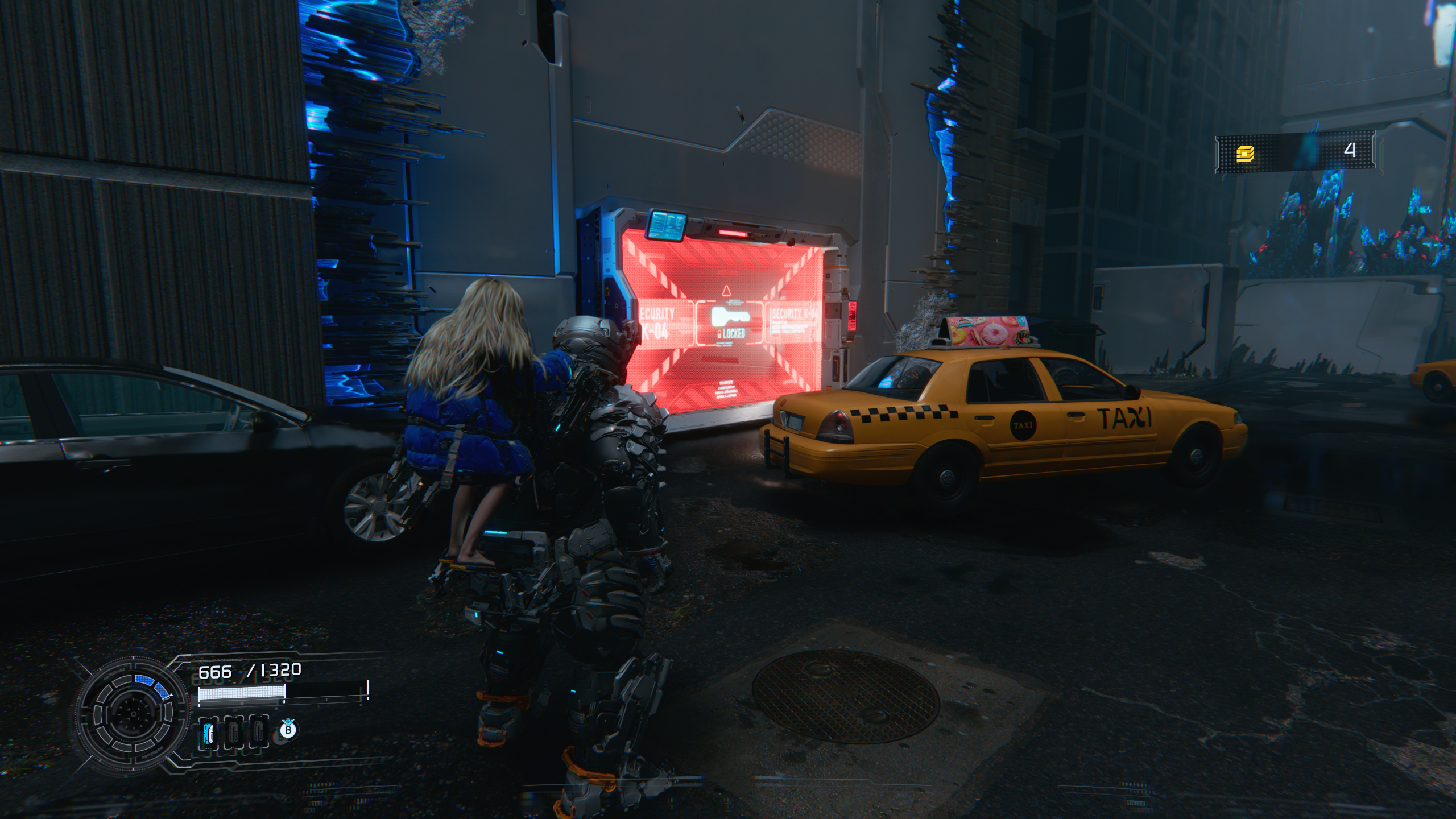The height and width of the screenshot is (819, 1456).
Task: Toggle the red warning triangle on the door
Action: coord(727,291)
